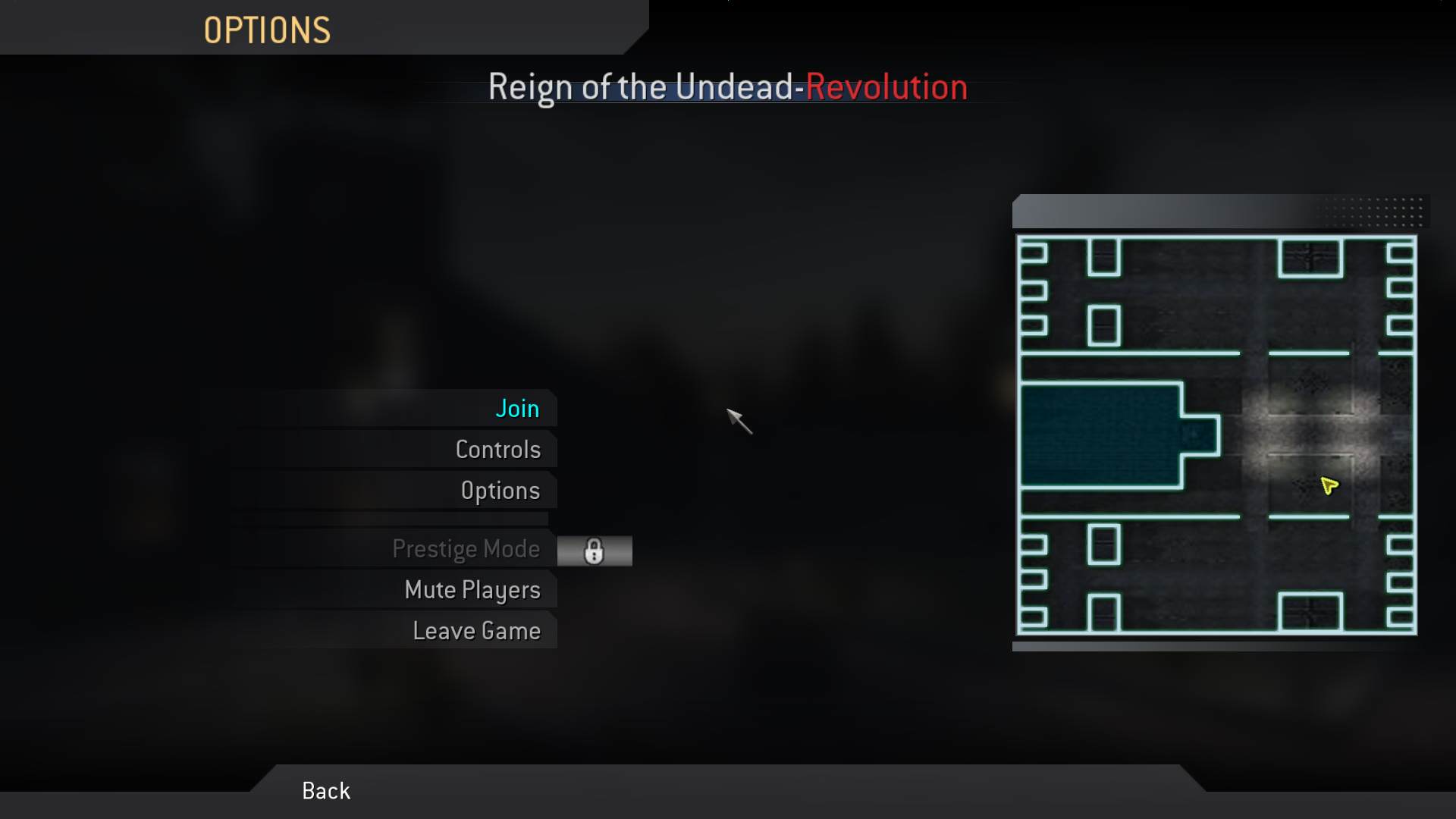Select the OPTIONS header tab
Image resolution: width=1456 pixels, height=819 pixels.
pyautogui.click(x=267, y=30)
